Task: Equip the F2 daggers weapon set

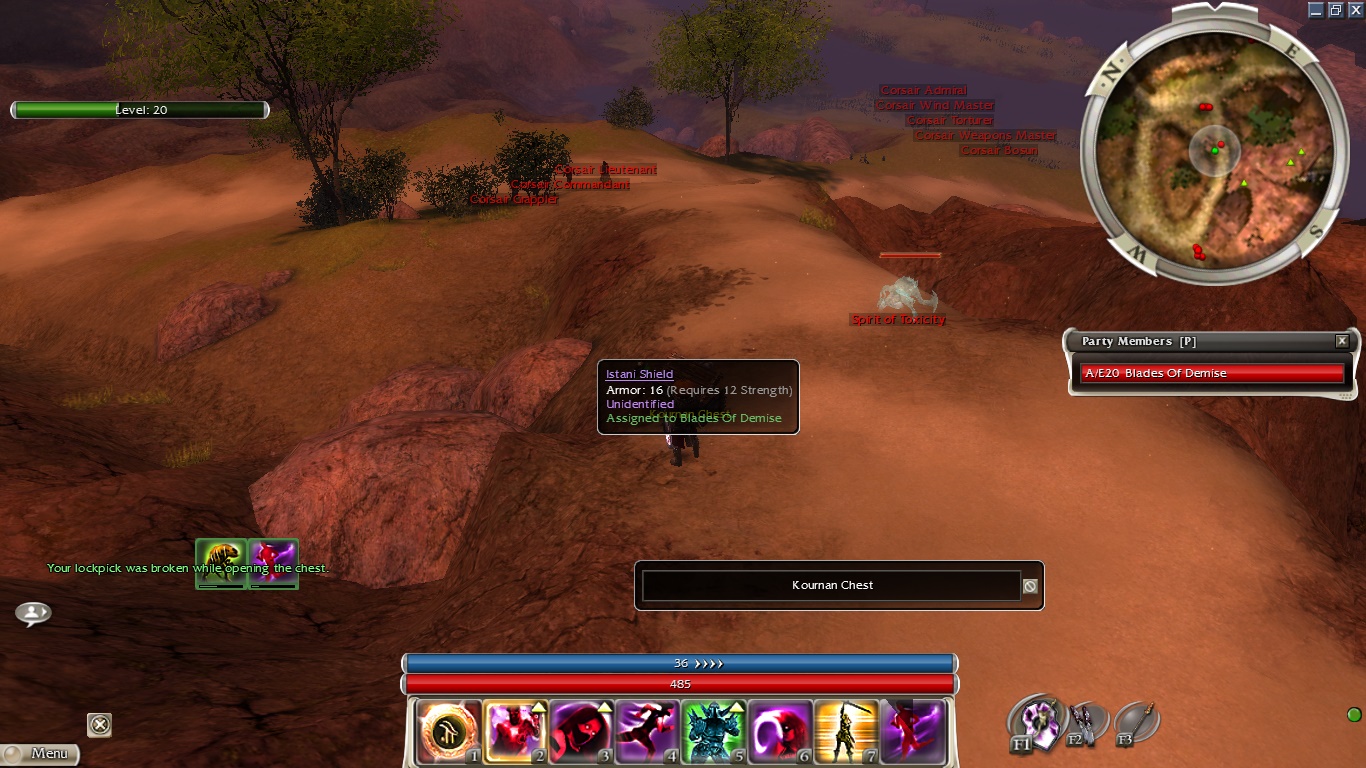Action: (x=1082, y=722)
